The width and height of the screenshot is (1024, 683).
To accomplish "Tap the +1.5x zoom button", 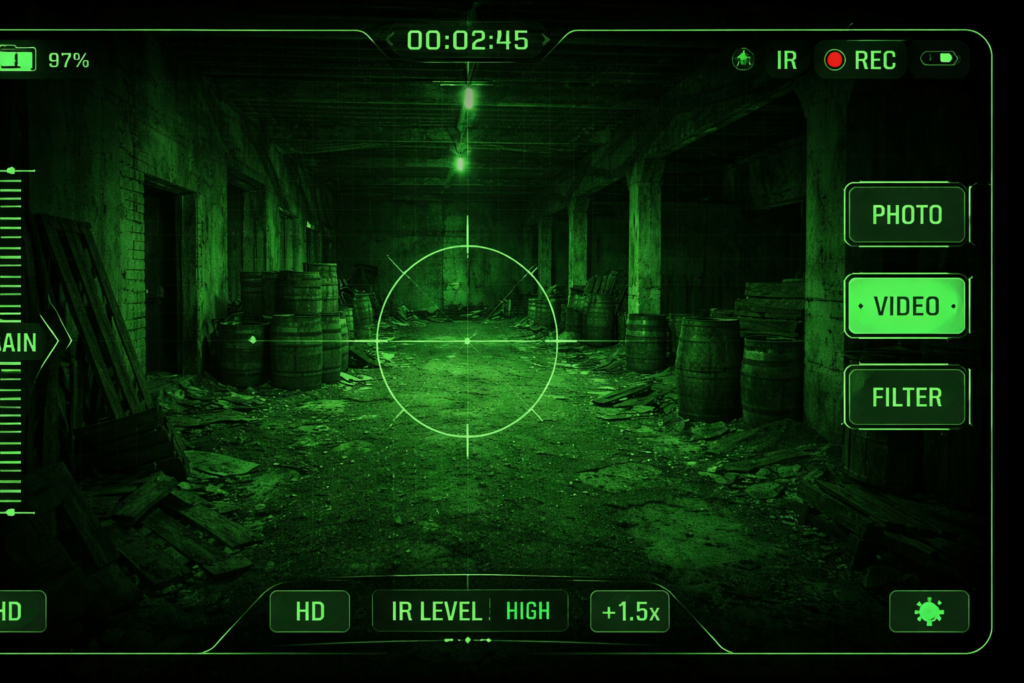I will point(630,612).
